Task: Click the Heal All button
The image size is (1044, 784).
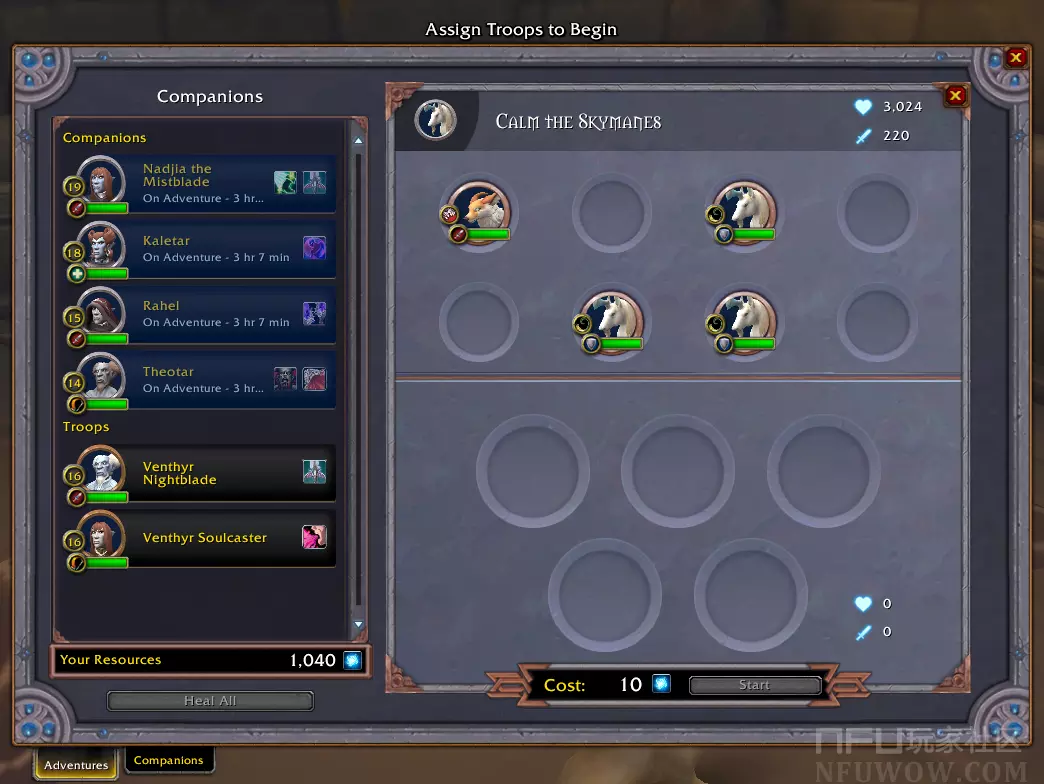Action: 210,701
